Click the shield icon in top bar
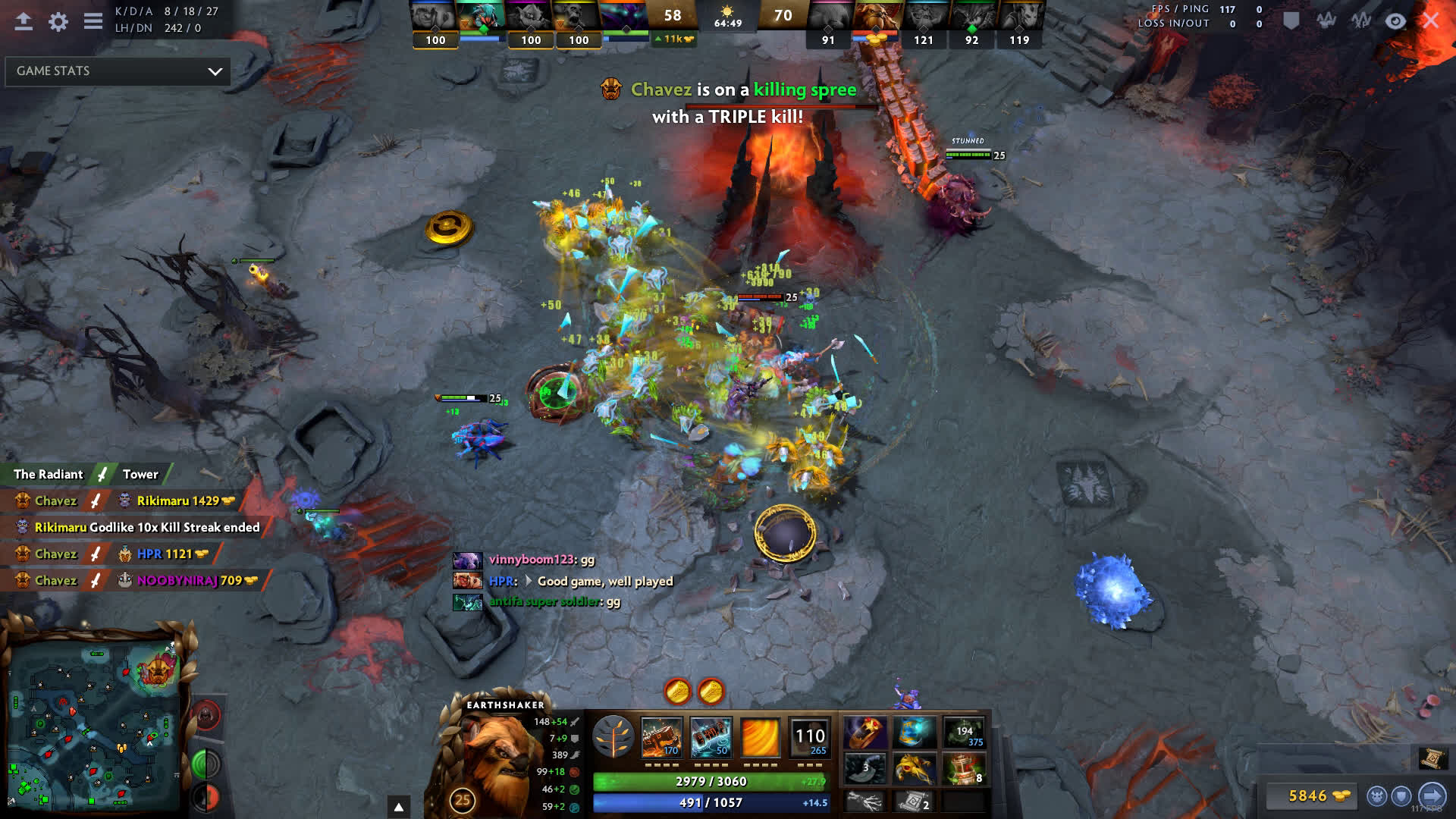This screenshot has width=1456, height=819. click(x=1291, y=20)
